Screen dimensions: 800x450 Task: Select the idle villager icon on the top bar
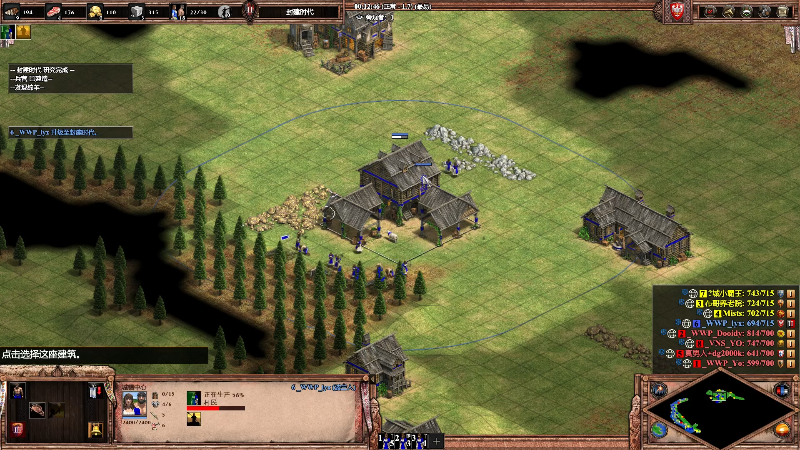click(x=226, y=12)
